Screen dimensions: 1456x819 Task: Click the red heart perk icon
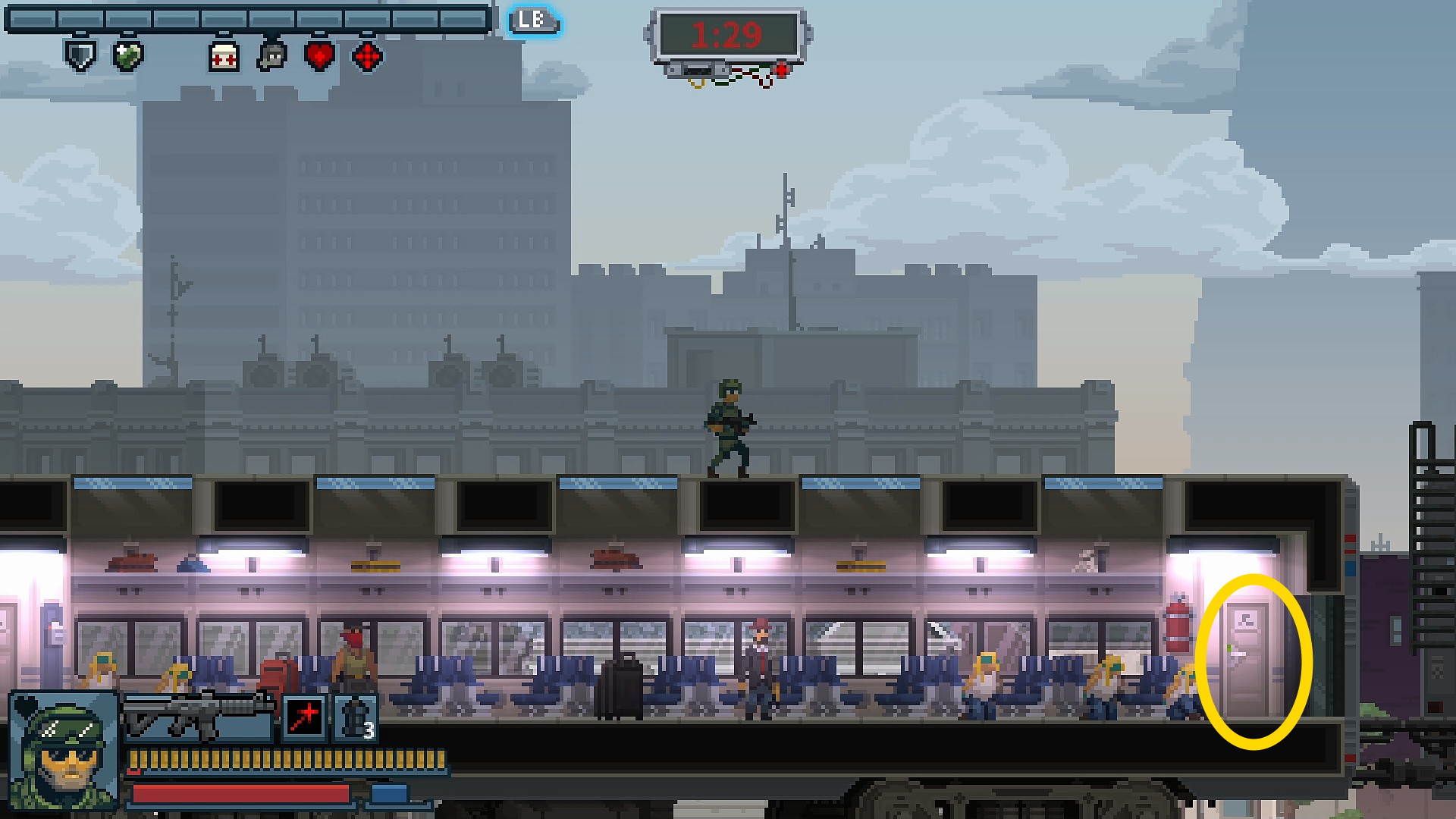319,56
